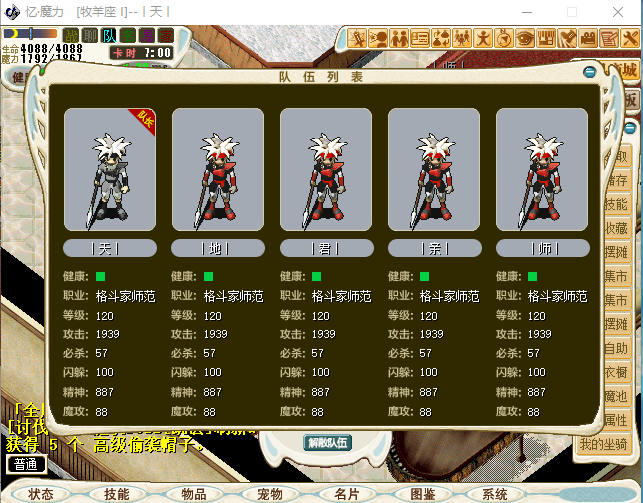This screenshot has width=643, height=503.
Task: Open the 名片 name card tab
Action: tap(346, 494)
